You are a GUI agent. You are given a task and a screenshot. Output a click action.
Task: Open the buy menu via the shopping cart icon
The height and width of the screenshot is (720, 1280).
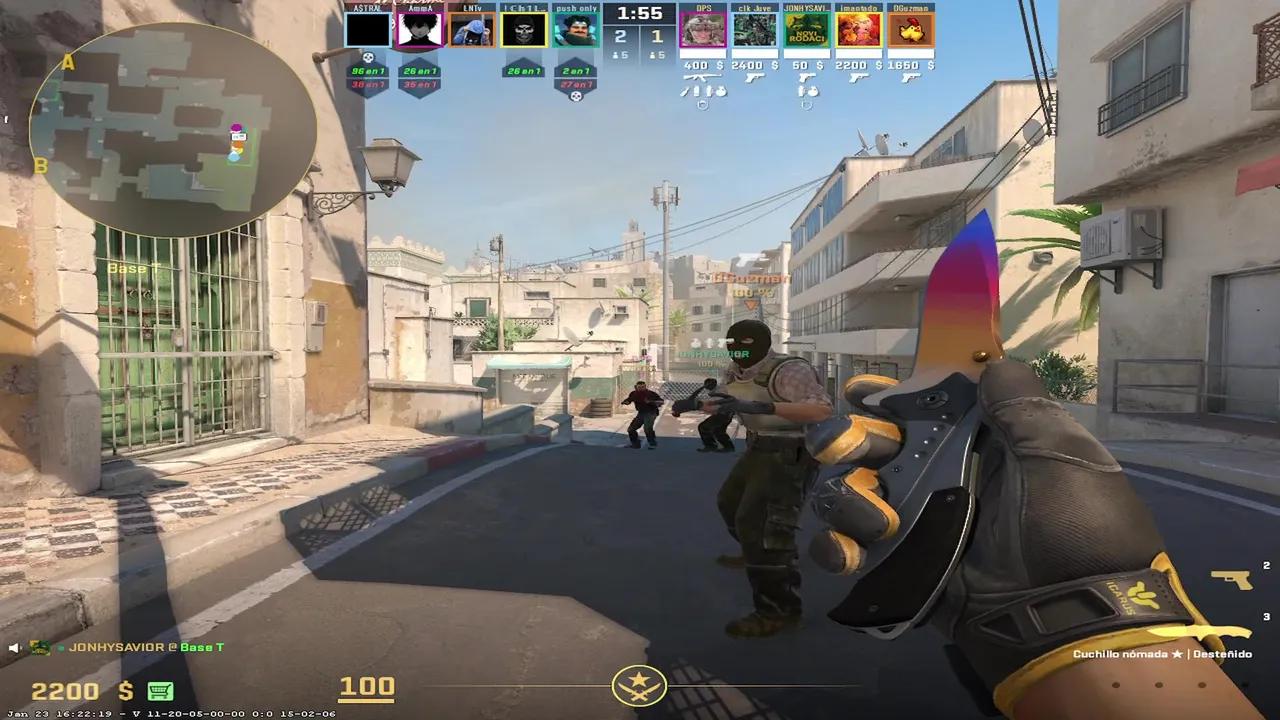coord(160,691)
